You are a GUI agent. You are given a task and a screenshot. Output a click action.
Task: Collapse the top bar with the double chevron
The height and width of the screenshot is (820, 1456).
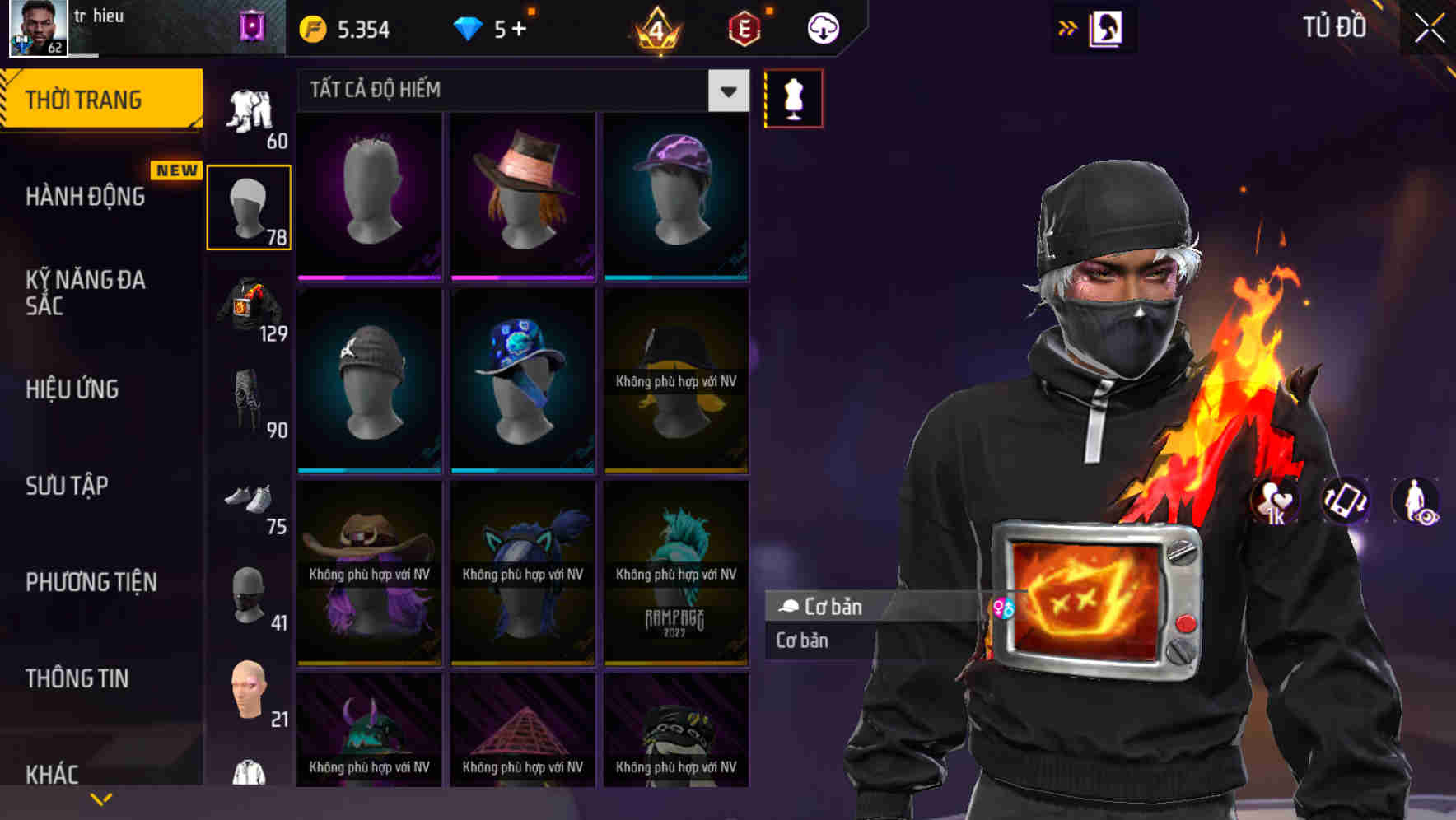click(x=1066, y=27)
